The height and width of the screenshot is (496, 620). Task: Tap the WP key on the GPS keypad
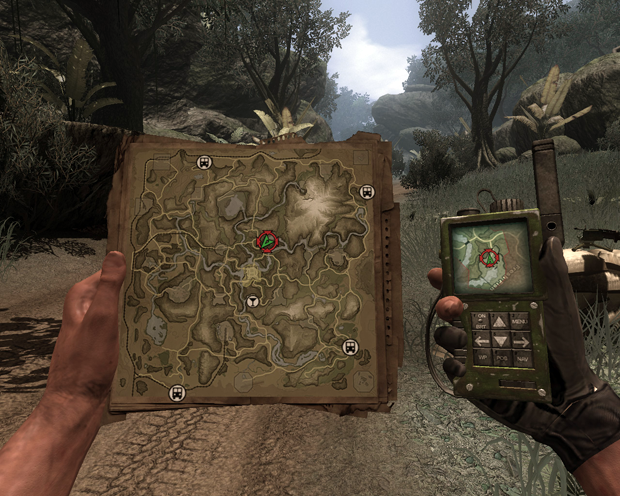[x=482, y=357]
